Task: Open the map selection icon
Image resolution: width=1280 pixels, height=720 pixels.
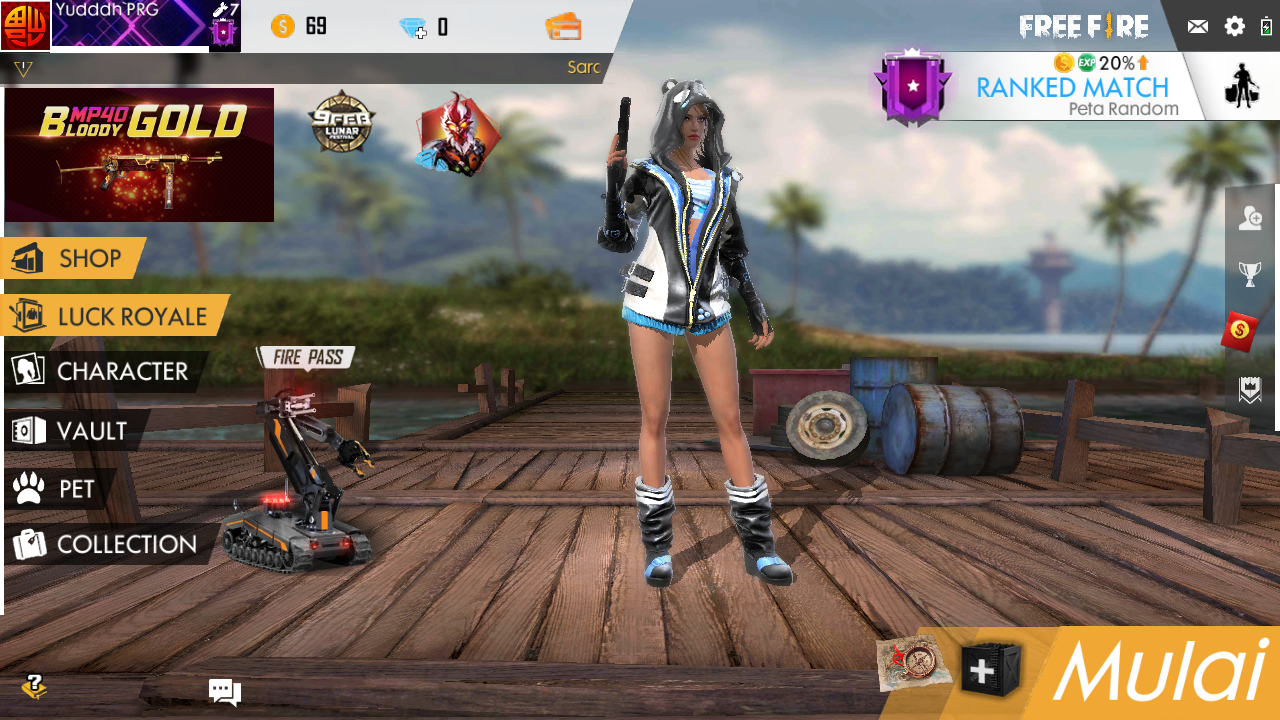Action: (914, 664)
